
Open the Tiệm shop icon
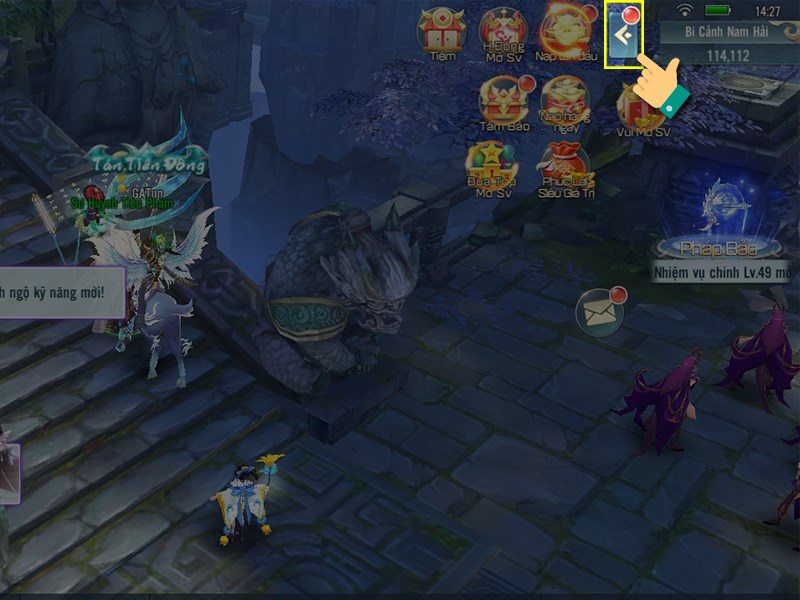[441, 33]
